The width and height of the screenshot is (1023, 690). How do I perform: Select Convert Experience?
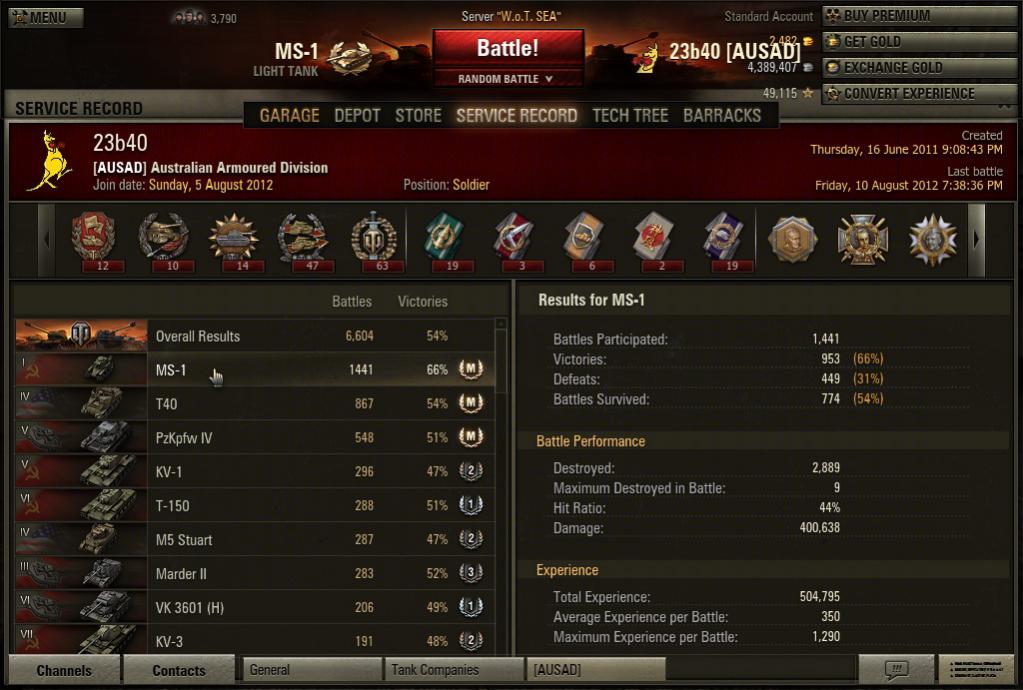tap(918, 94)
